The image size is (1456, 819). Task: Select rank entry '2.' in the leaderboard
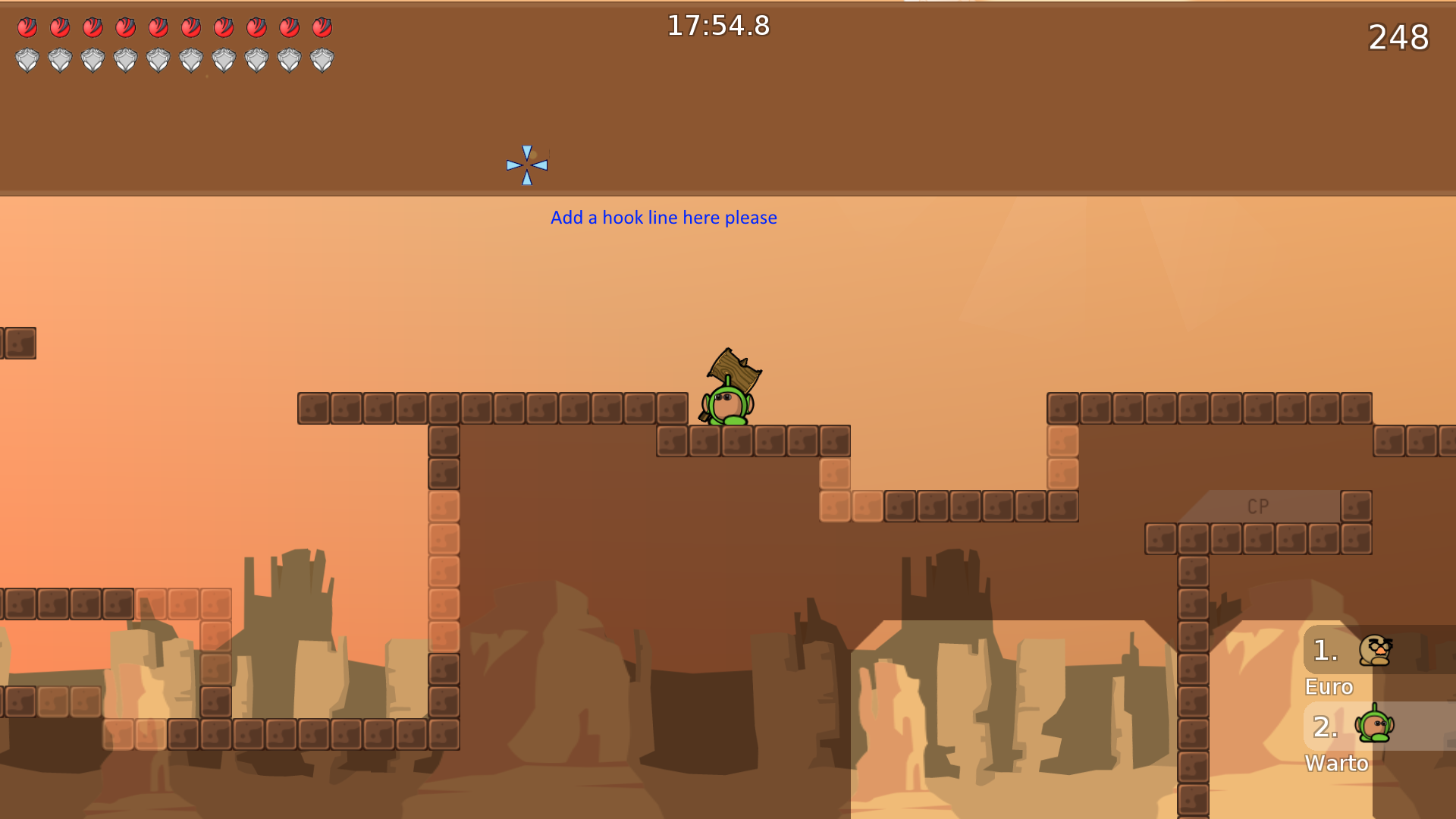pyautogui.click(x=1324, y=726)
